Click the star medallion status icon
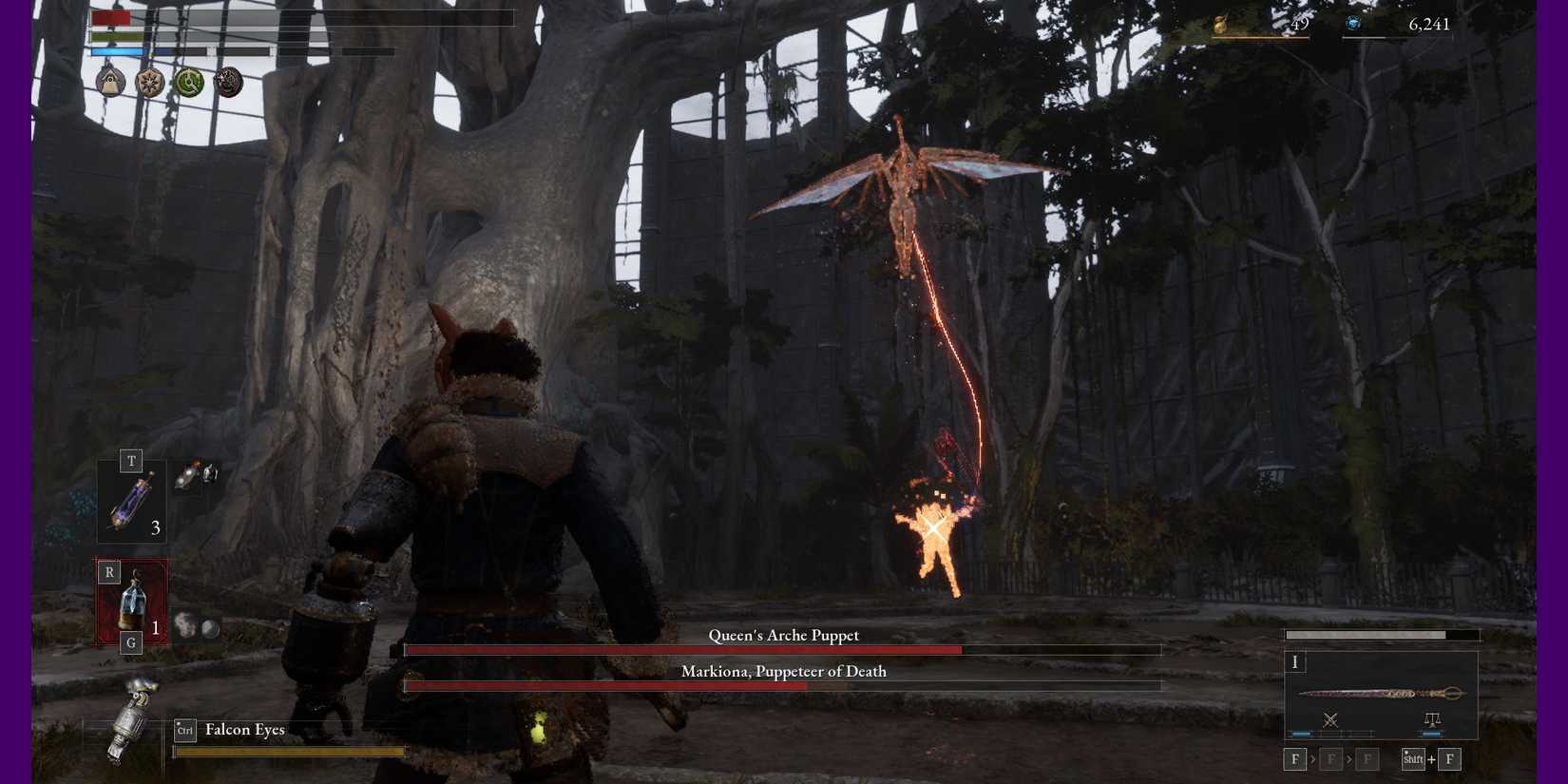This screenshot has width=1568, height=784. (x=150, y=84)
